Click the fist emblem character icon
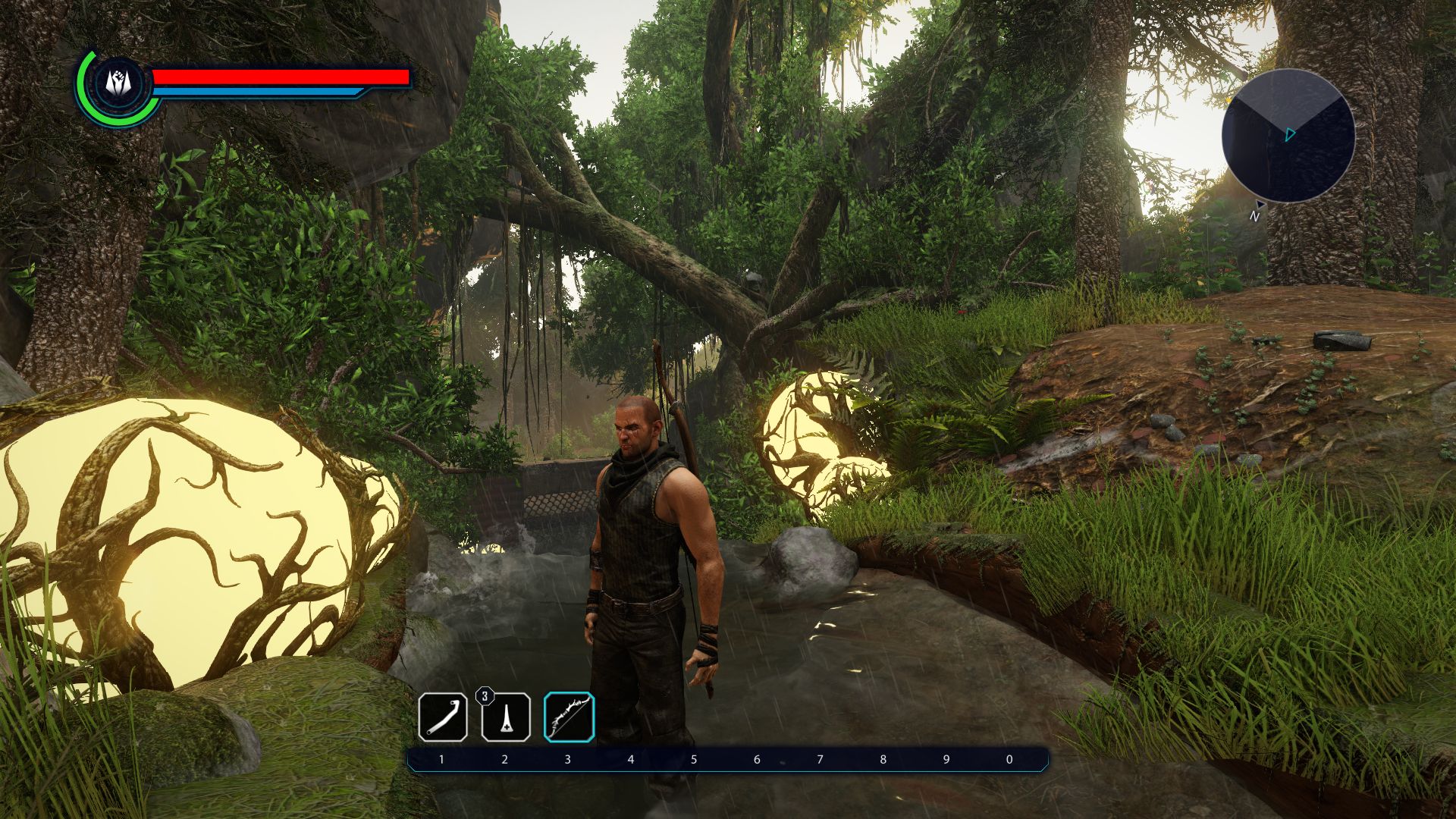1456x819 pixels. pyautogui.click(x=118, y=82)
